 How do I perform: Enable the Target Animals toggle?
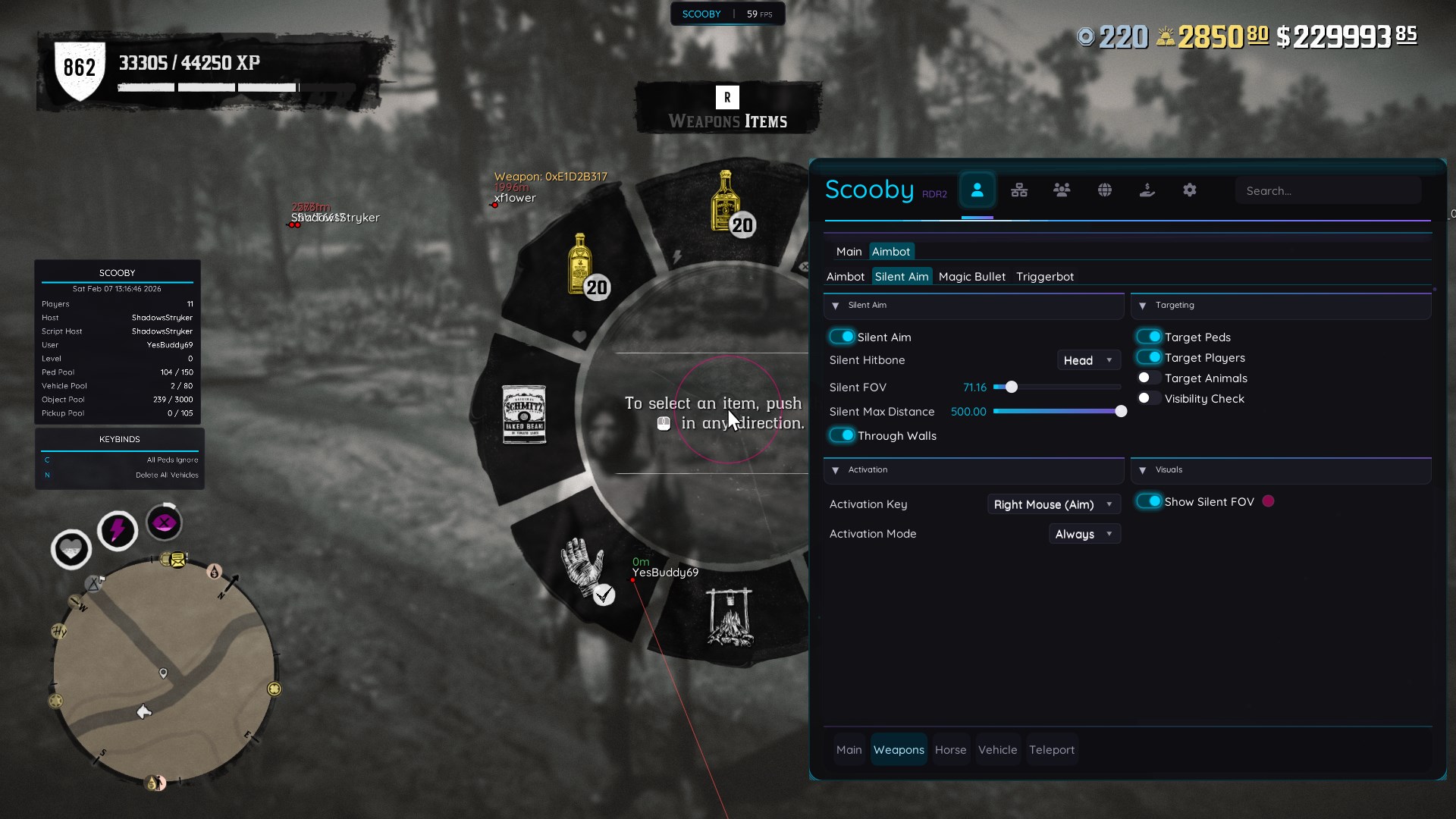tap(1149, 378)
